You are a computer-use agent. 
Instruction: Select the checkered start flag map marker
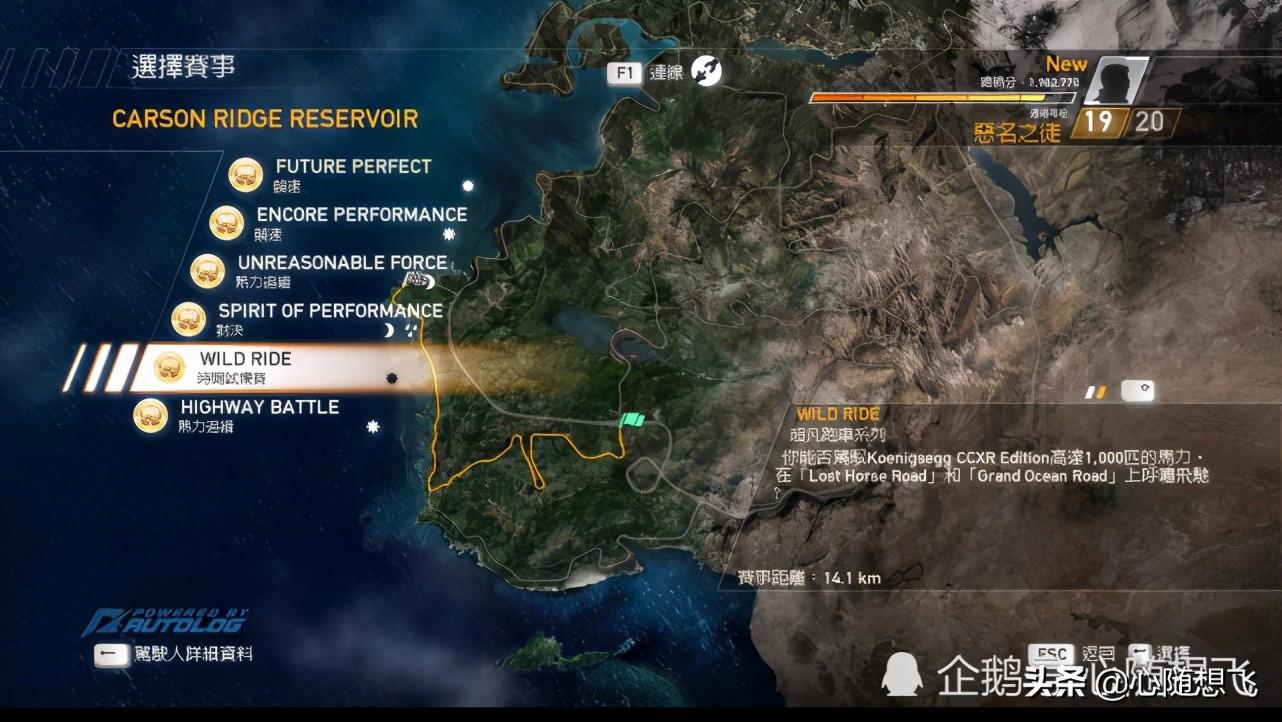(x=412, y=281)
